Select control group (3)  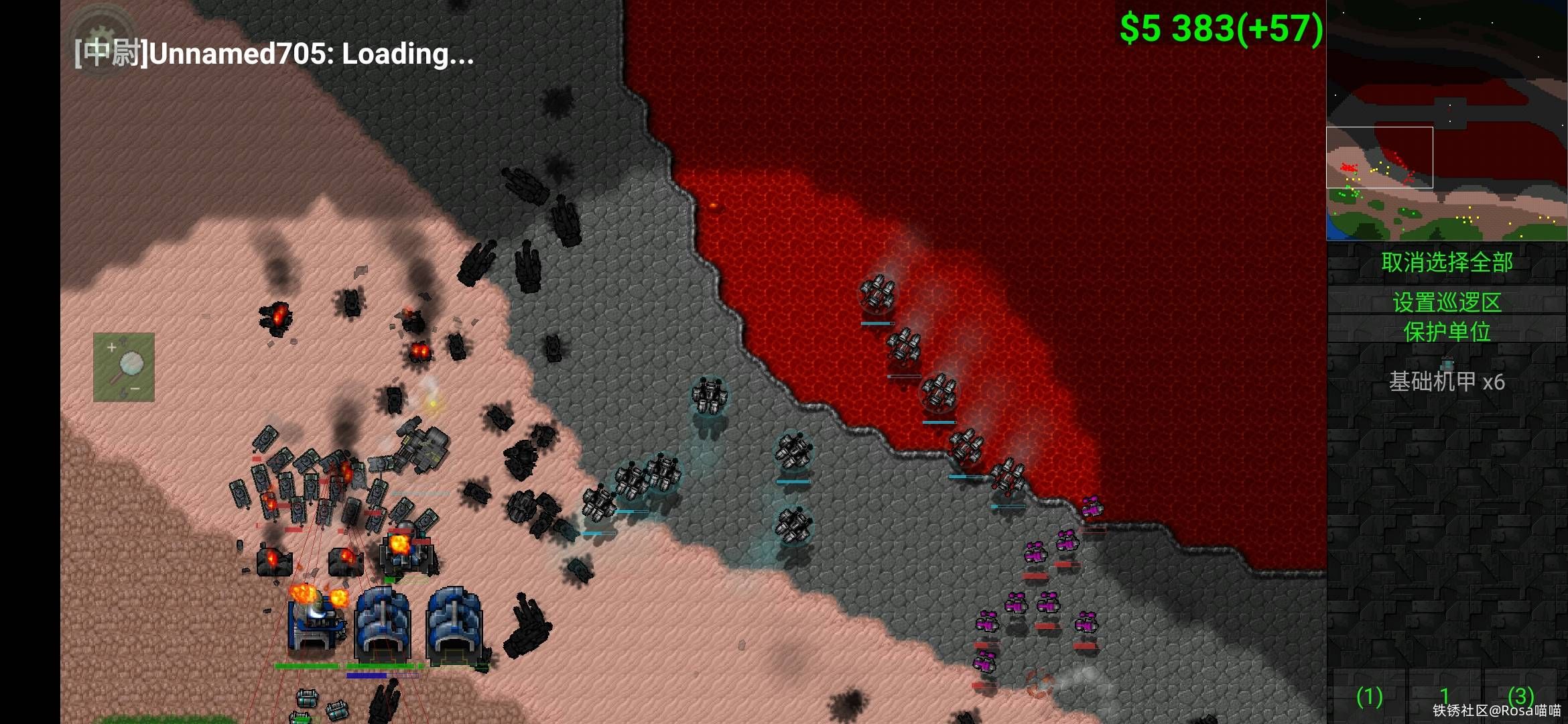[x=1520, y=696]
